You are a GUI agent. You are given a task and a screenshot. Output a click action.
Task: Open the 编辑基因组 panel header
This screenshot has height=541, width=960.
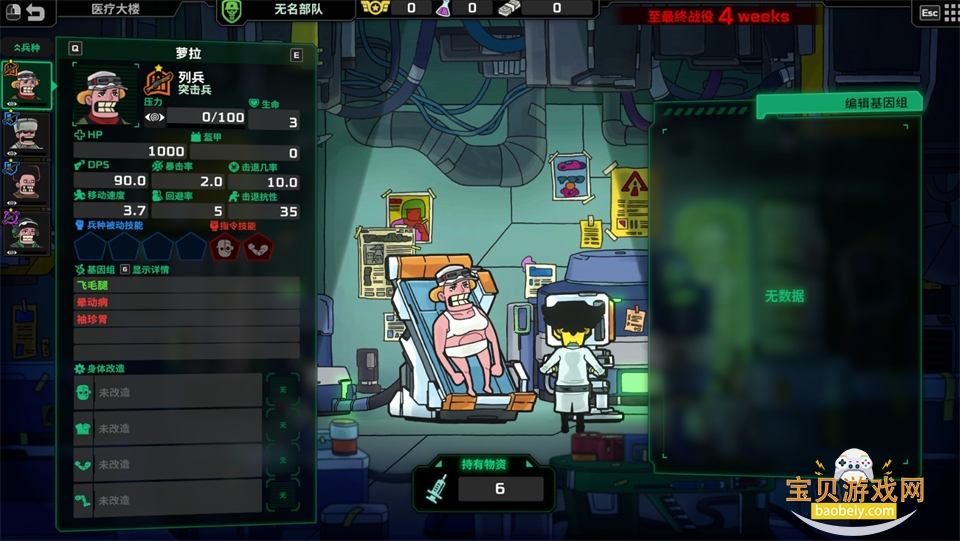pyautogui.click(x=838, y=104)
